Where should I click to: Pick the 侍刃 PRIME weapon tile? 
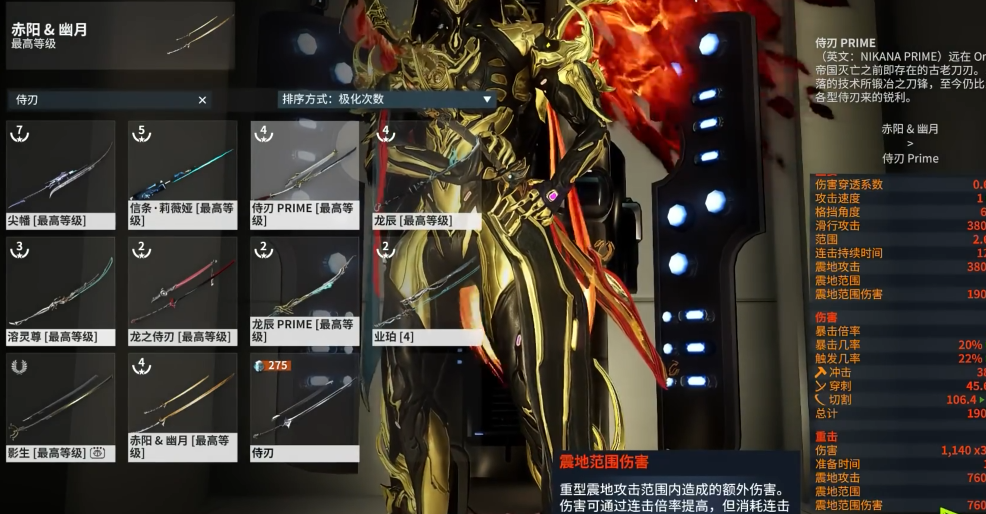pyautogui.click(x=304, y=175)
